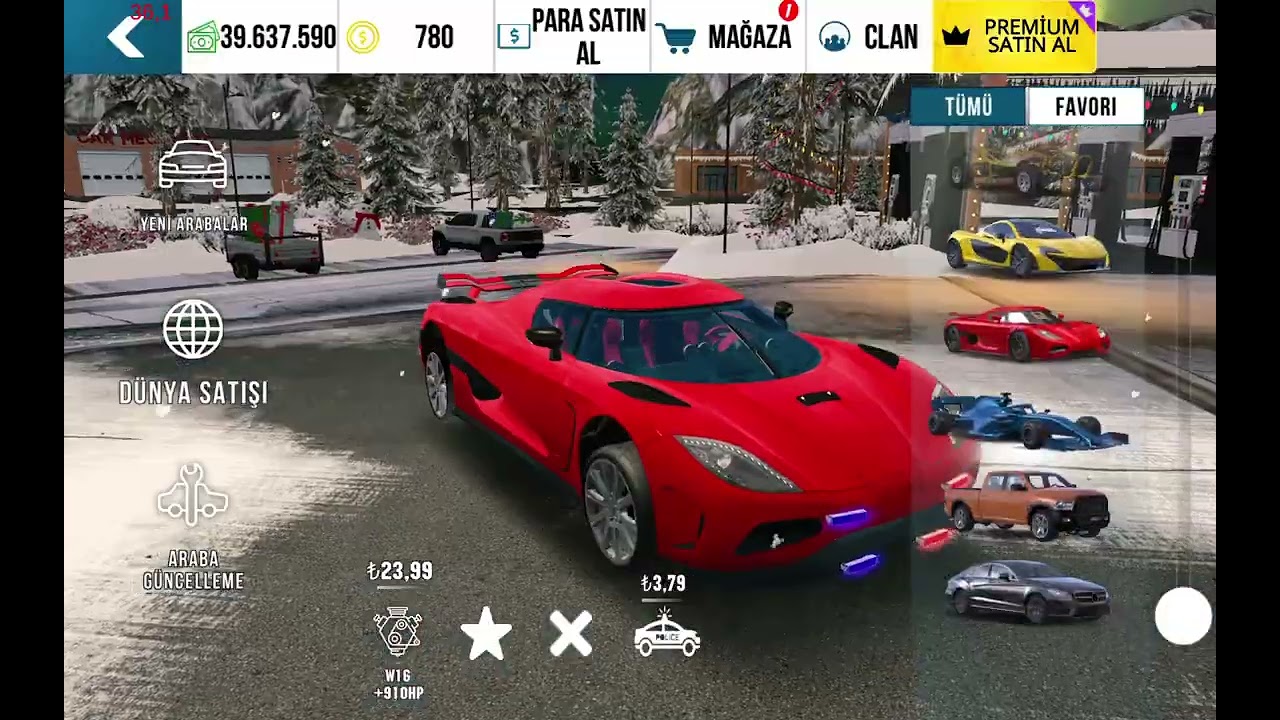Select the yellow supercar thumbnail
The width and height of the screenshot is (1280, 720).
pos(1027,247)
